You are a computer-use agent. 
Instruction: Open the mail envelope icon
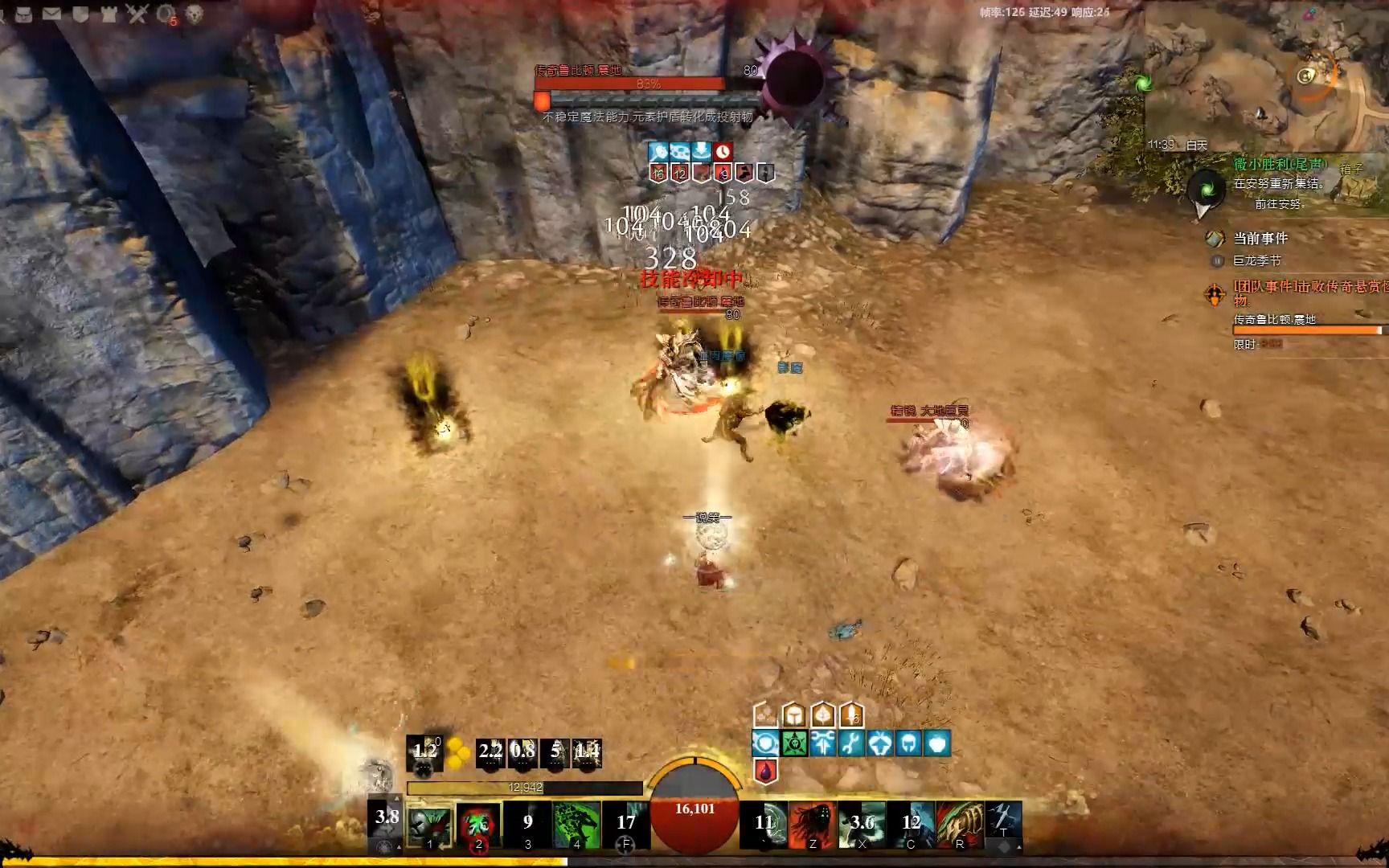51,13
